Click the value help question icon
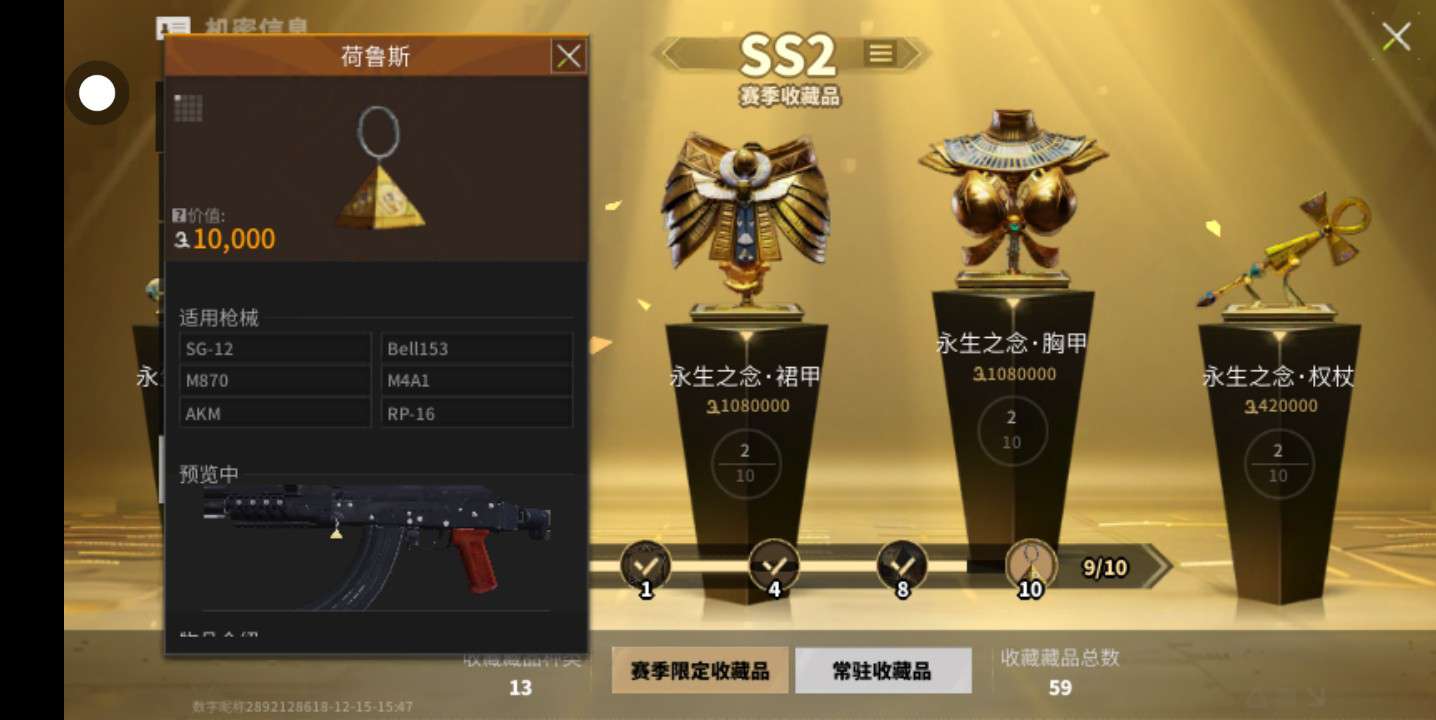 [x=179, y=215]
